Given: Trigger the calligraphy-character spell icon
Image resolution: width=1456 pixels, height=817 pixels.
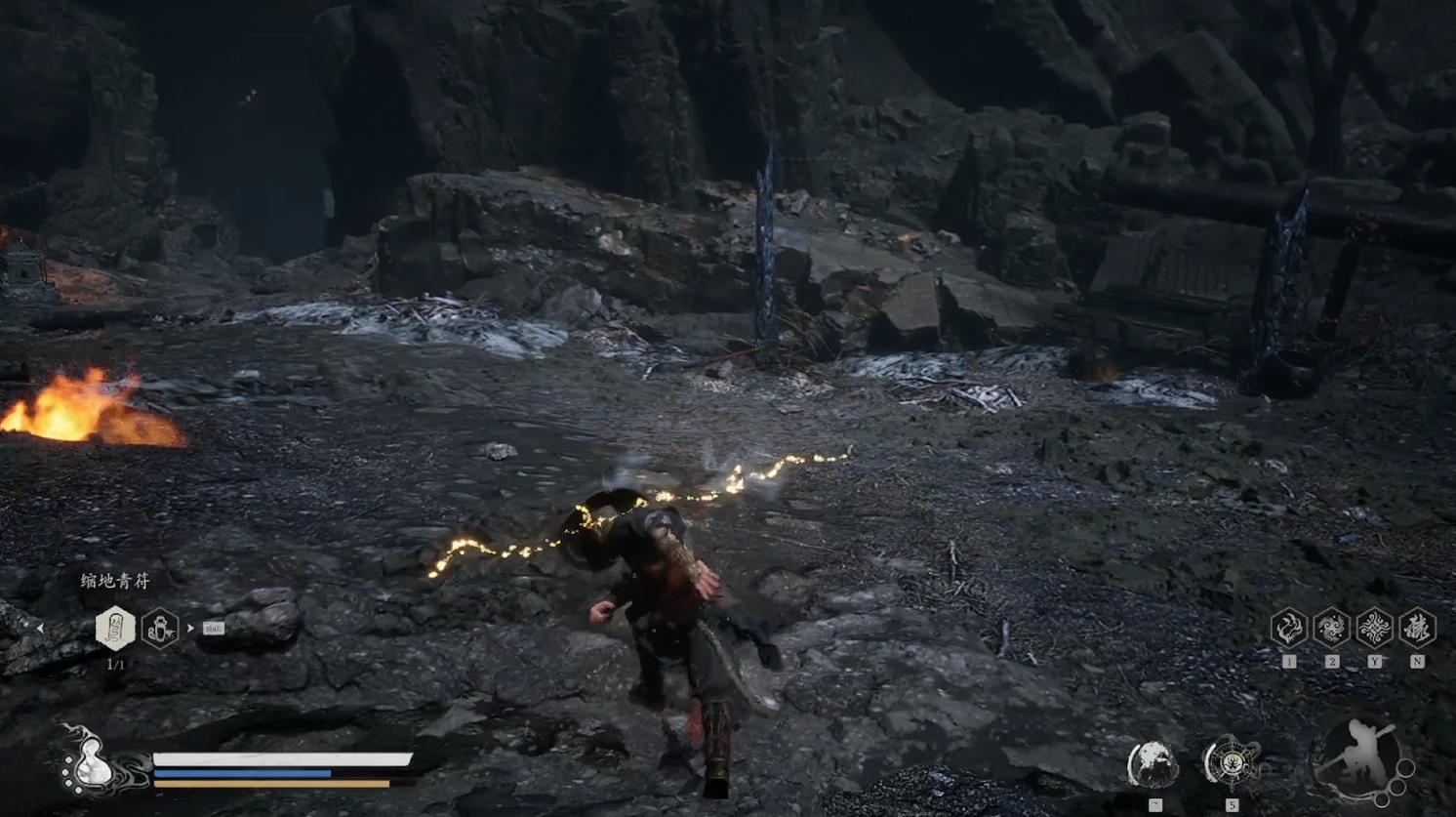Looking at the screenshot, I should pyautogui.click(x=1417, y=628).
